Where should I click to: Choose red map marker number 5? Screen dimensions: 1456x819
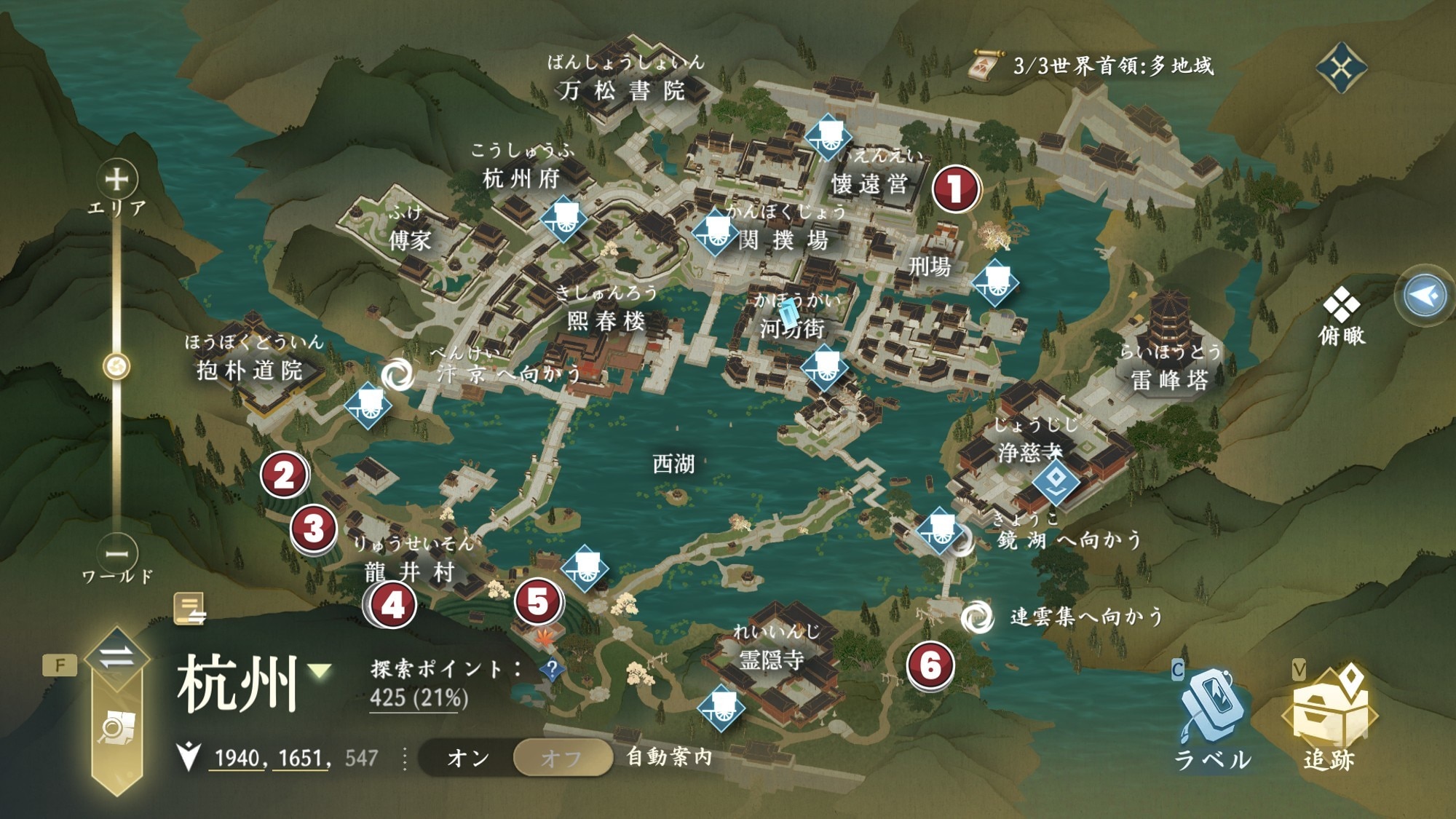538,601
